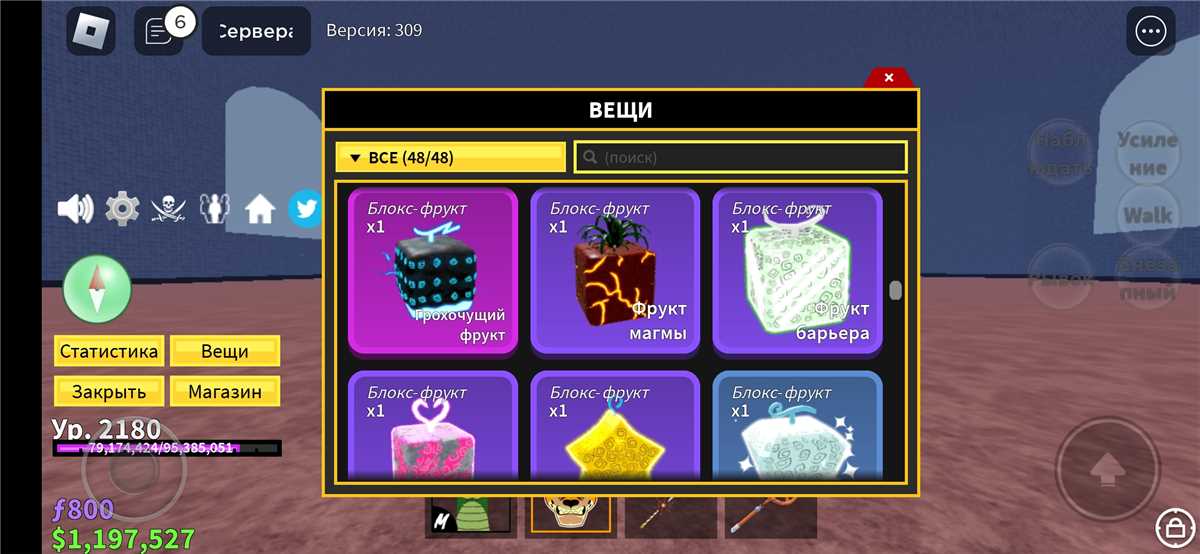Toggle the sound speaker icon
Screen dimensions: 1200x554
point(75,209)
